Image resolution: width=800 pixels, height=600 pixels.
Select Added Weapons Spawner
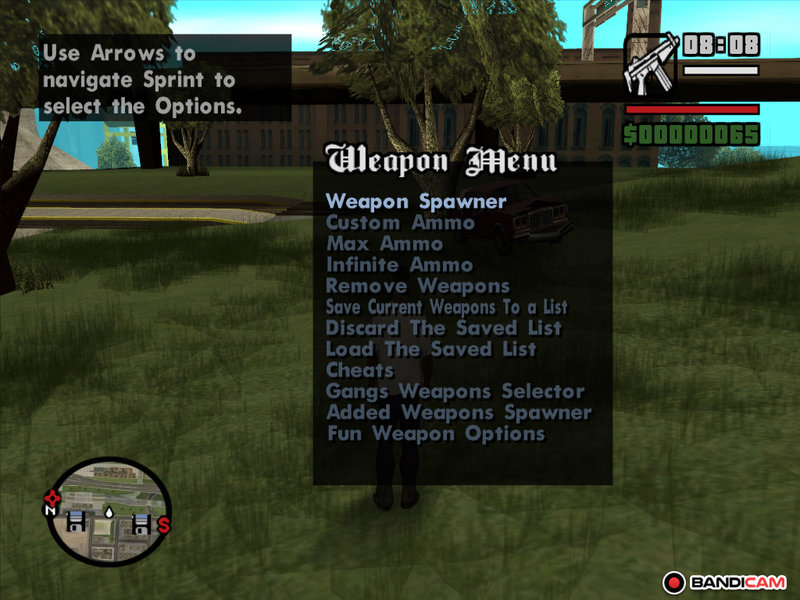click(458, 412)
